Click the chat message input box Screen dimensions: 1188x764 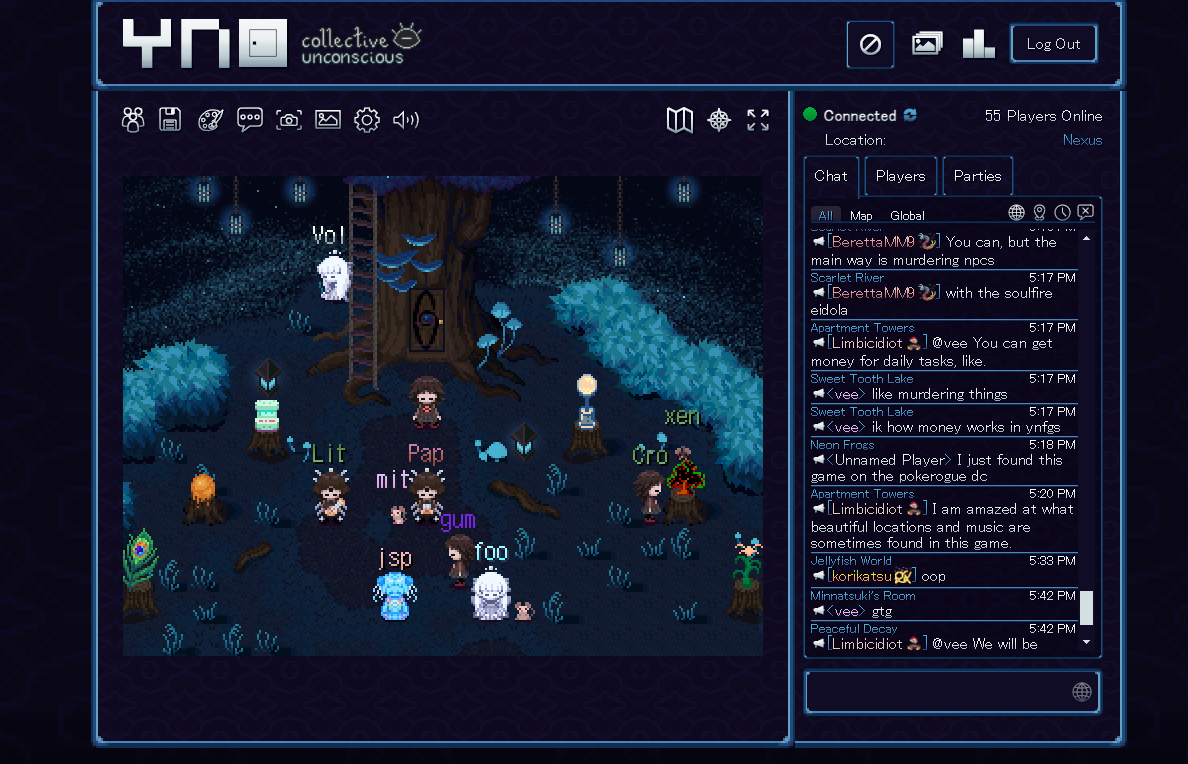coord(938,692)
